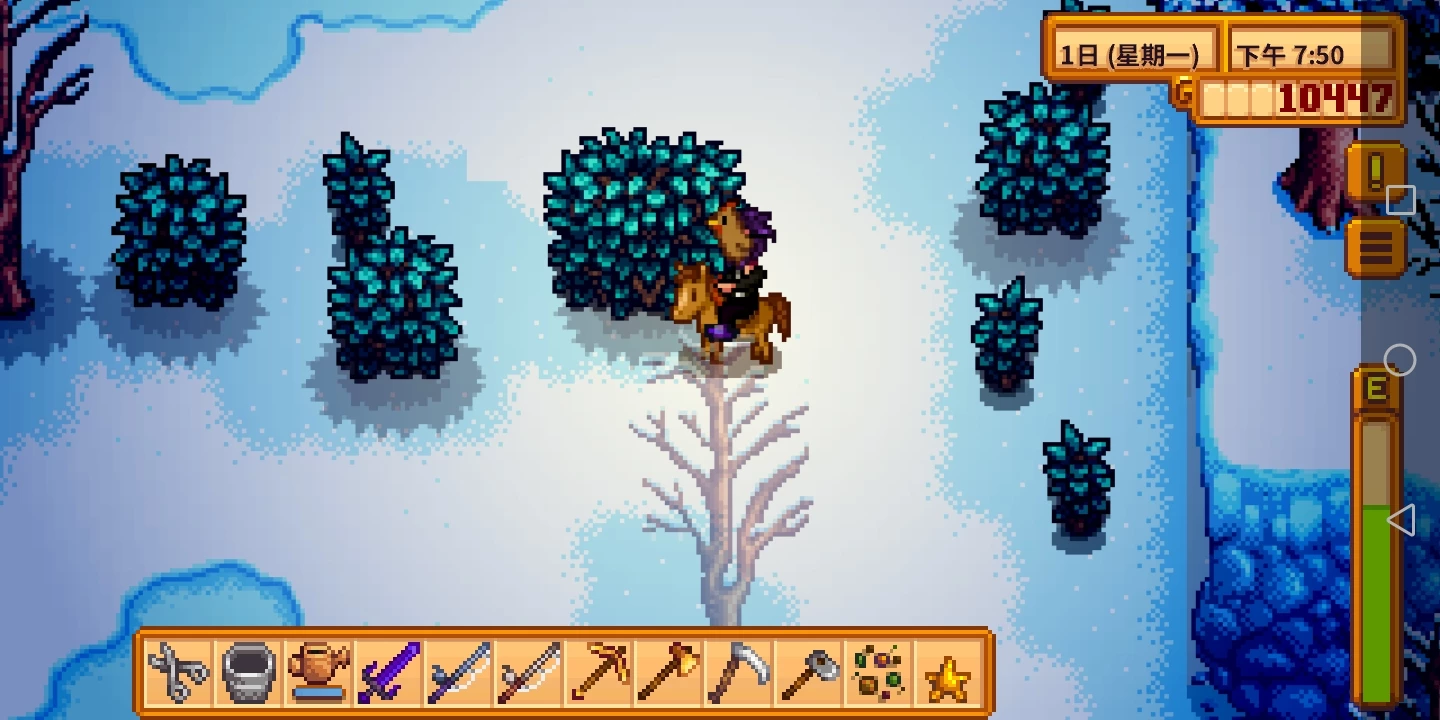Select the shears in the hotbar

click(178, 672)
